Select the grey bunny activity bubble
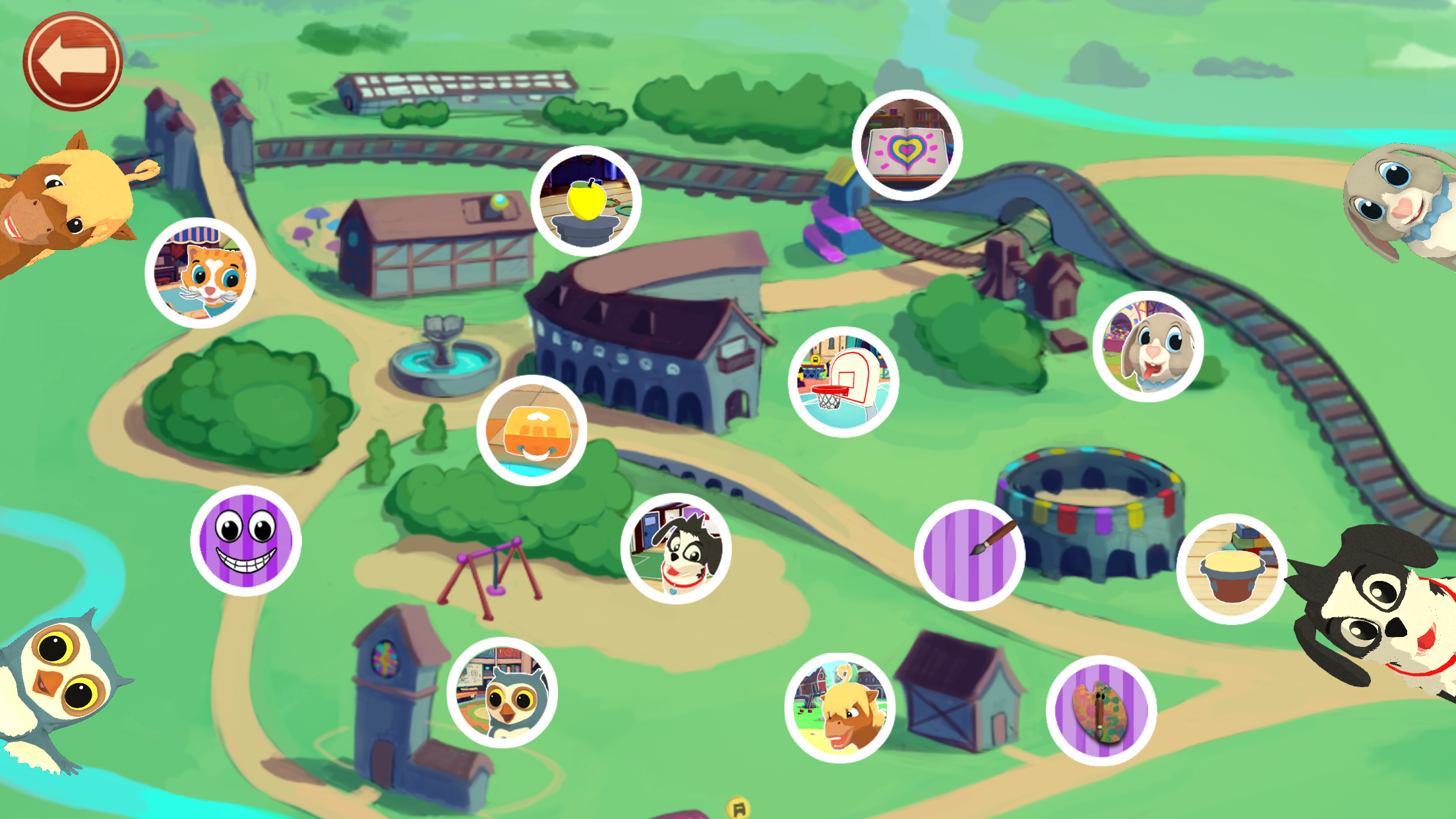The height and width of the screenshot is (819, 1456). (1148, 346)
